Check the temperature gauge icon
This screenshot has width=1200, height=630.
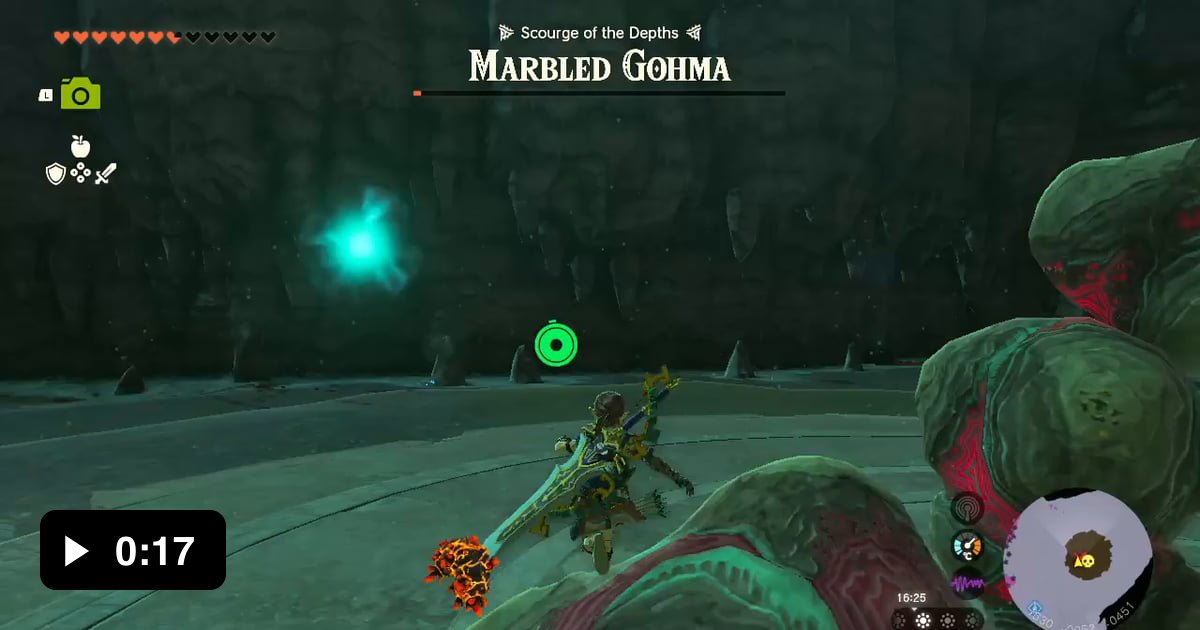967,546
